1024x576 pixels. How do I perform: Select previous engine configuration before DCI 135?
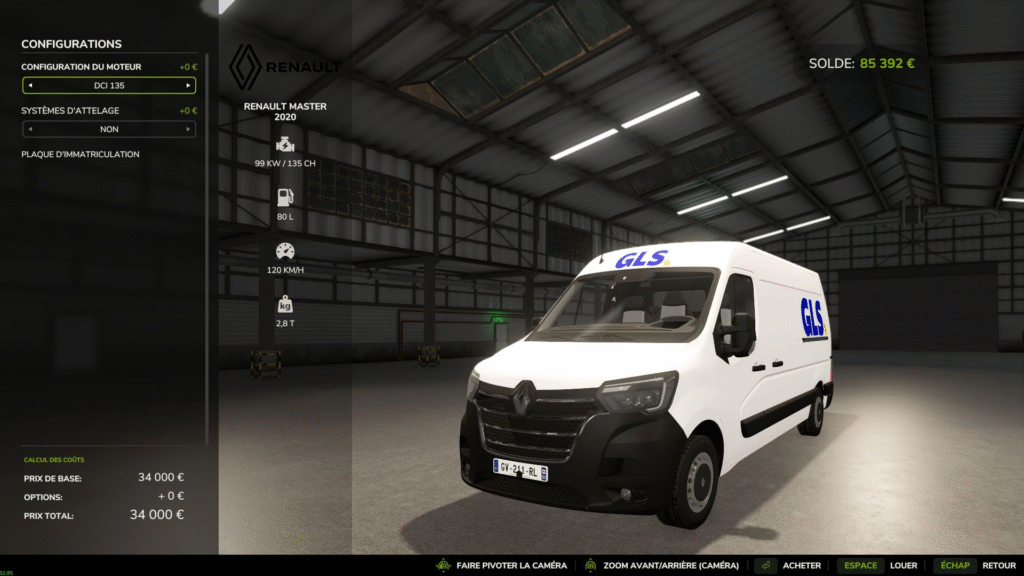(30, 86)
